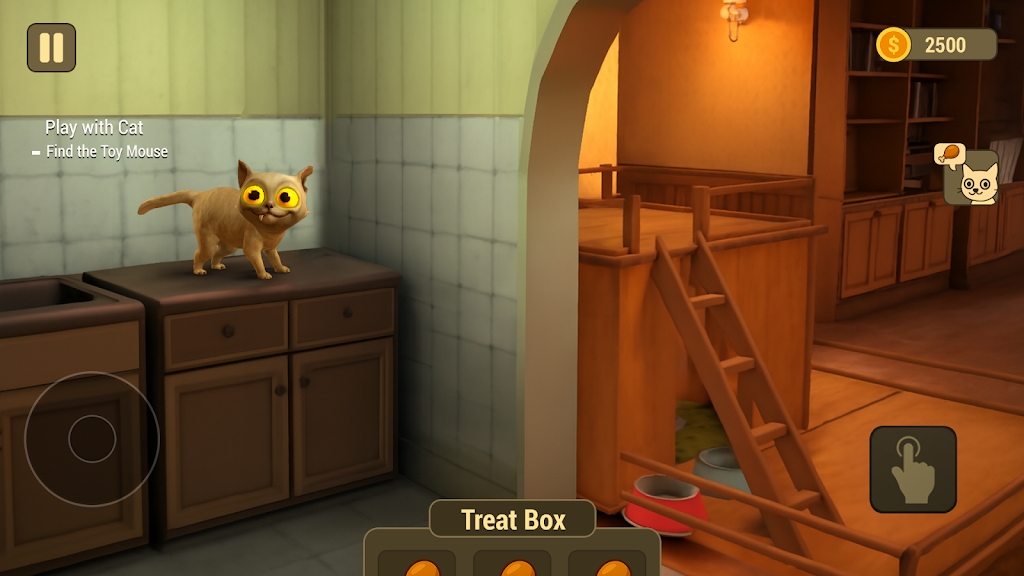Touch the virtual movement joystick
Screen dimensions: 1024x576
click(x=92, y=439)
